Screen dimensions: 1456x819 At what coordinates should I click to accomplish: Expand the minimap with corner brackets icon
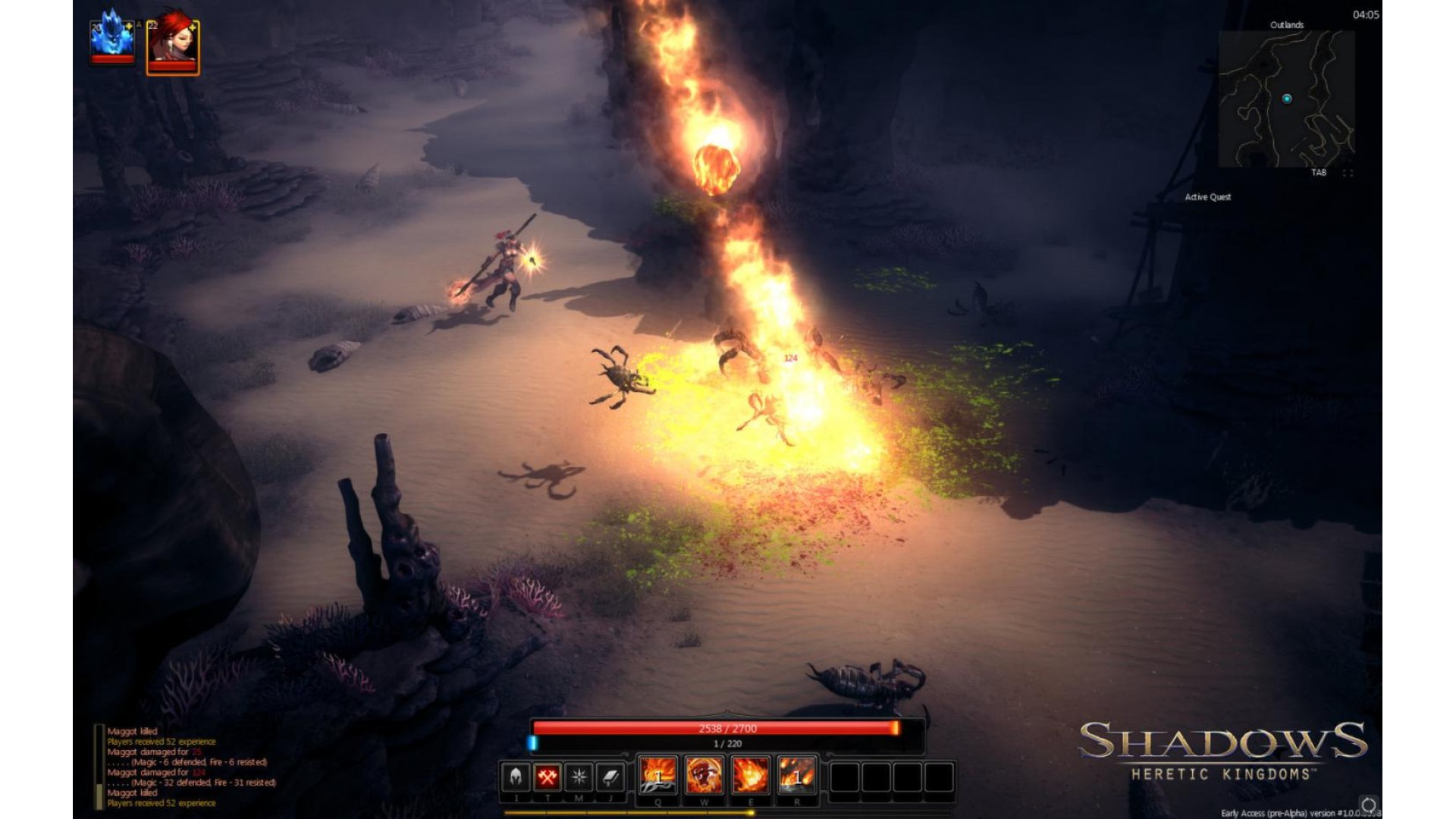(x=1348, y=173)
